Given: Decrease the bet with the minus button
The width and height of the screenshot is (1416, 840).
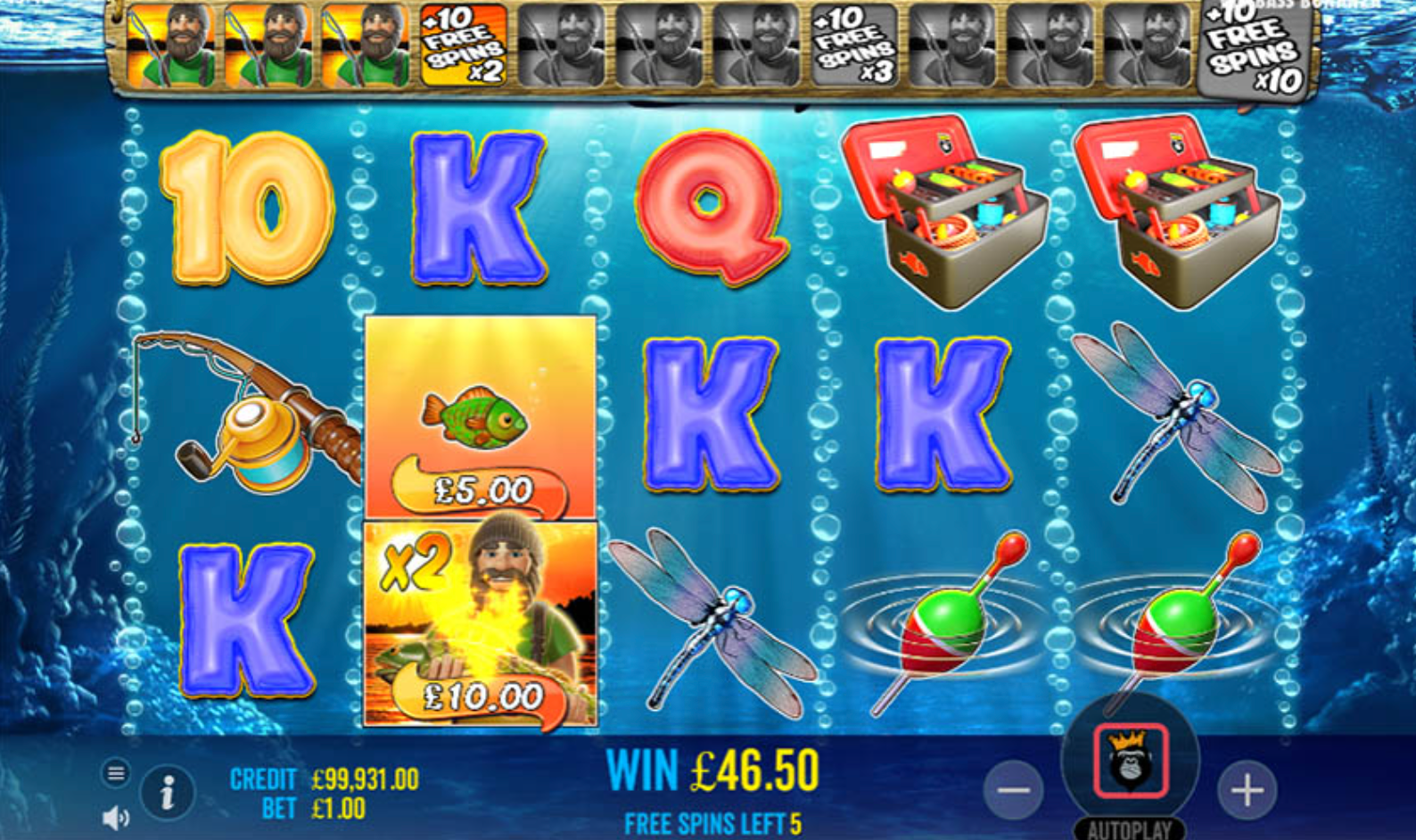Looking at the screenshot, I should click(x=1014, y=790).
